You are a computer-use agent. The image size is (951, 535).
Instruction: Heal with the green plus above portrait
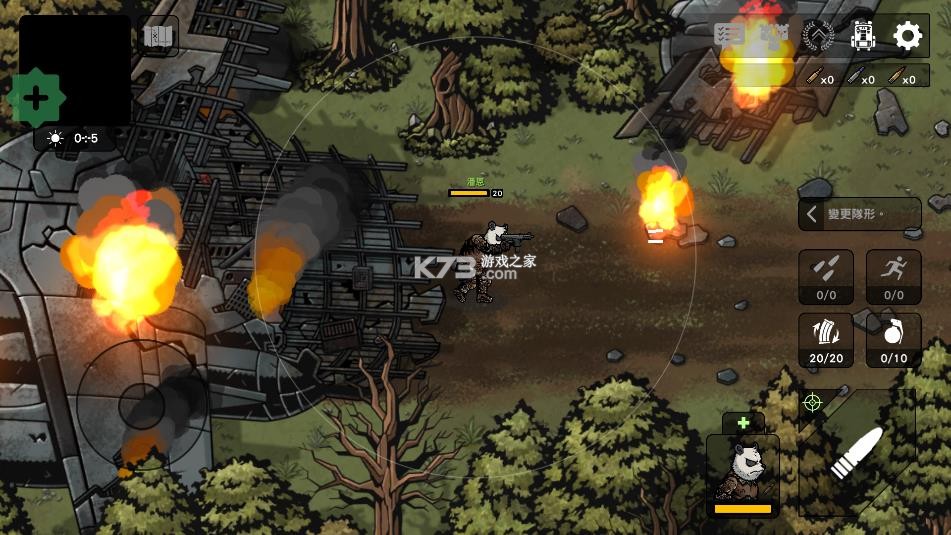[743, 423]
